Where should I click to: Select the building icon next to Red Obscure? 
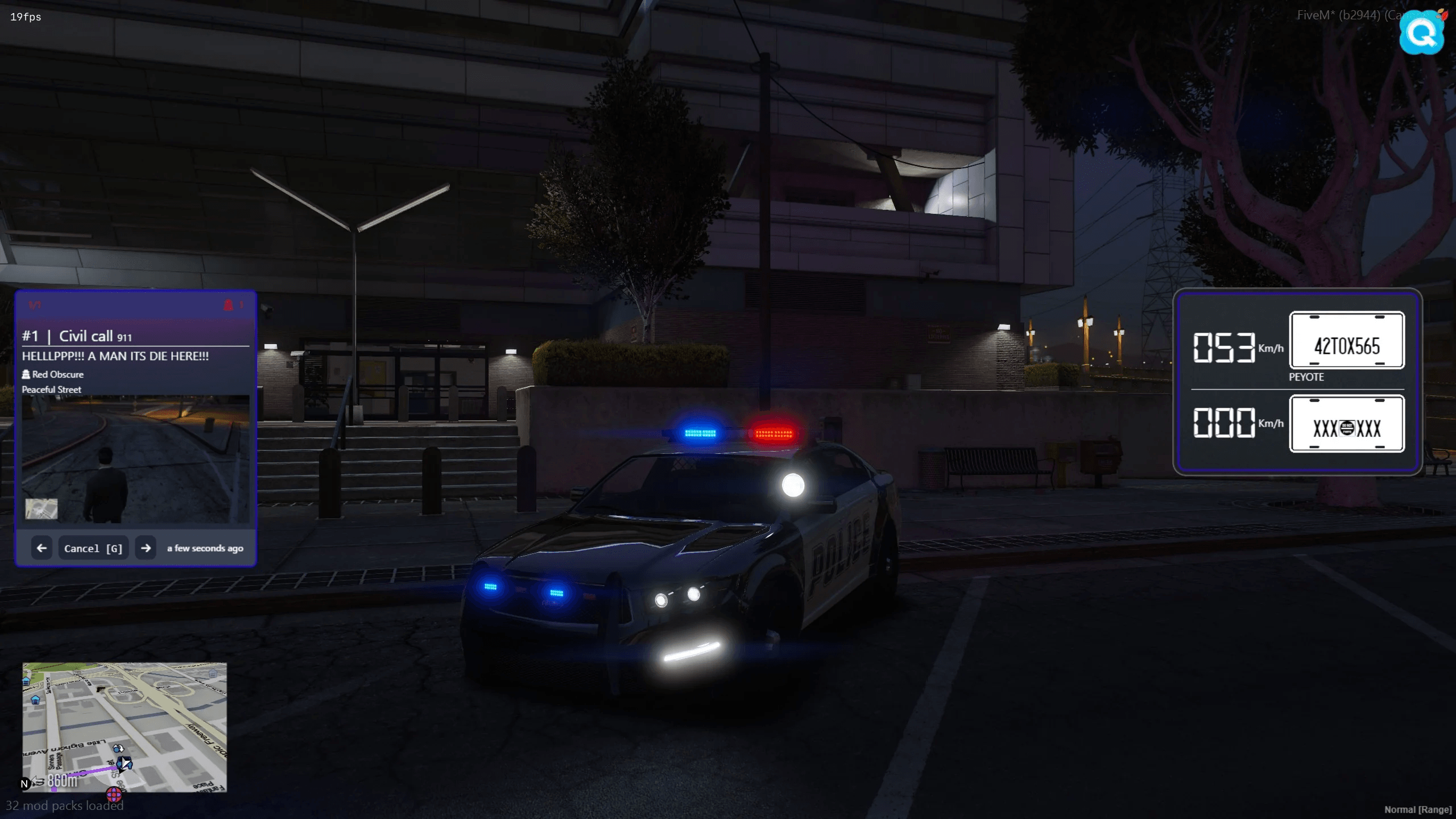tap(26, 374)
